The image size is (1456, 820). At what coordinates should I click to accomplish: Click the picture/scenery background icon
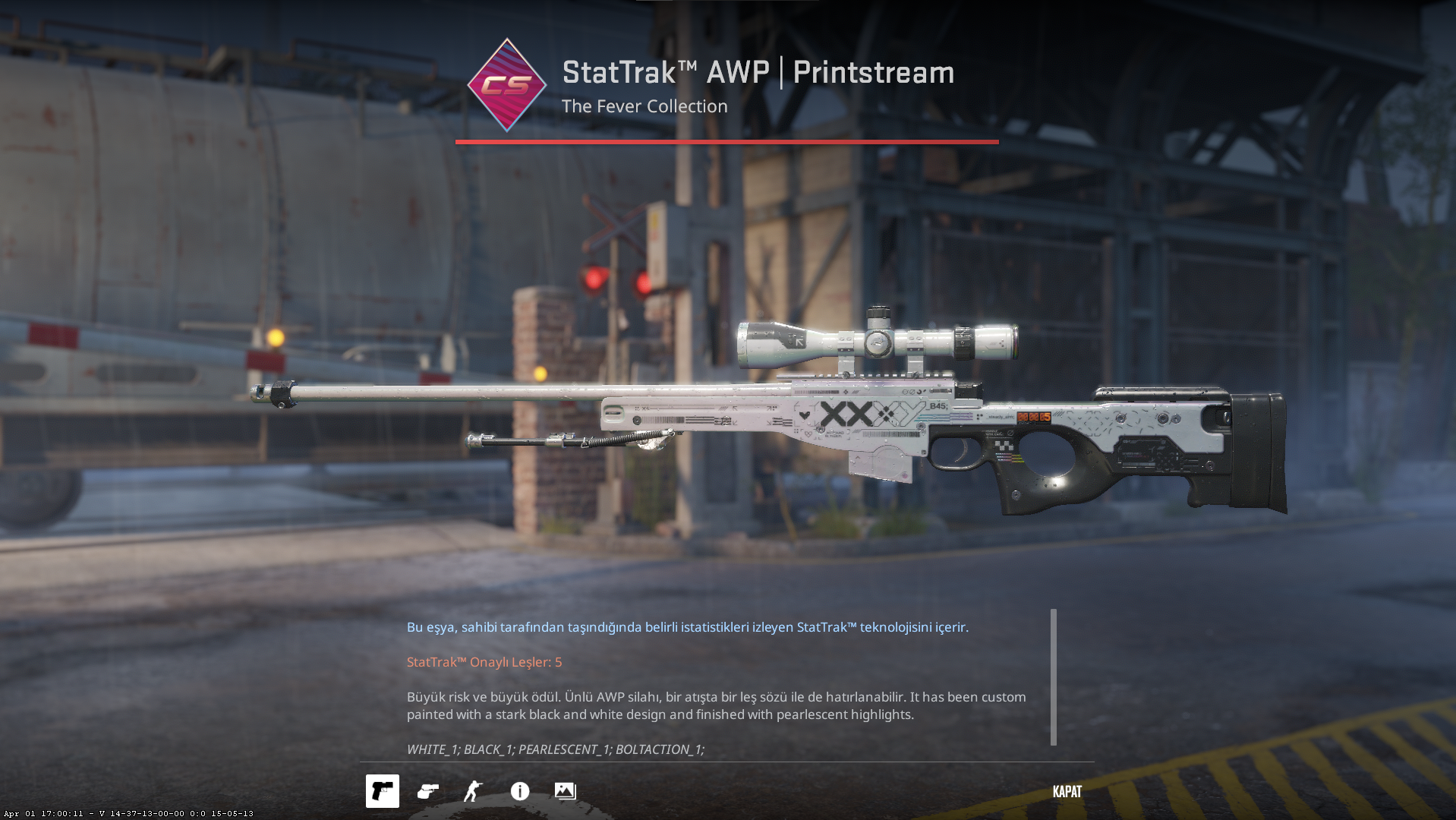565,791
